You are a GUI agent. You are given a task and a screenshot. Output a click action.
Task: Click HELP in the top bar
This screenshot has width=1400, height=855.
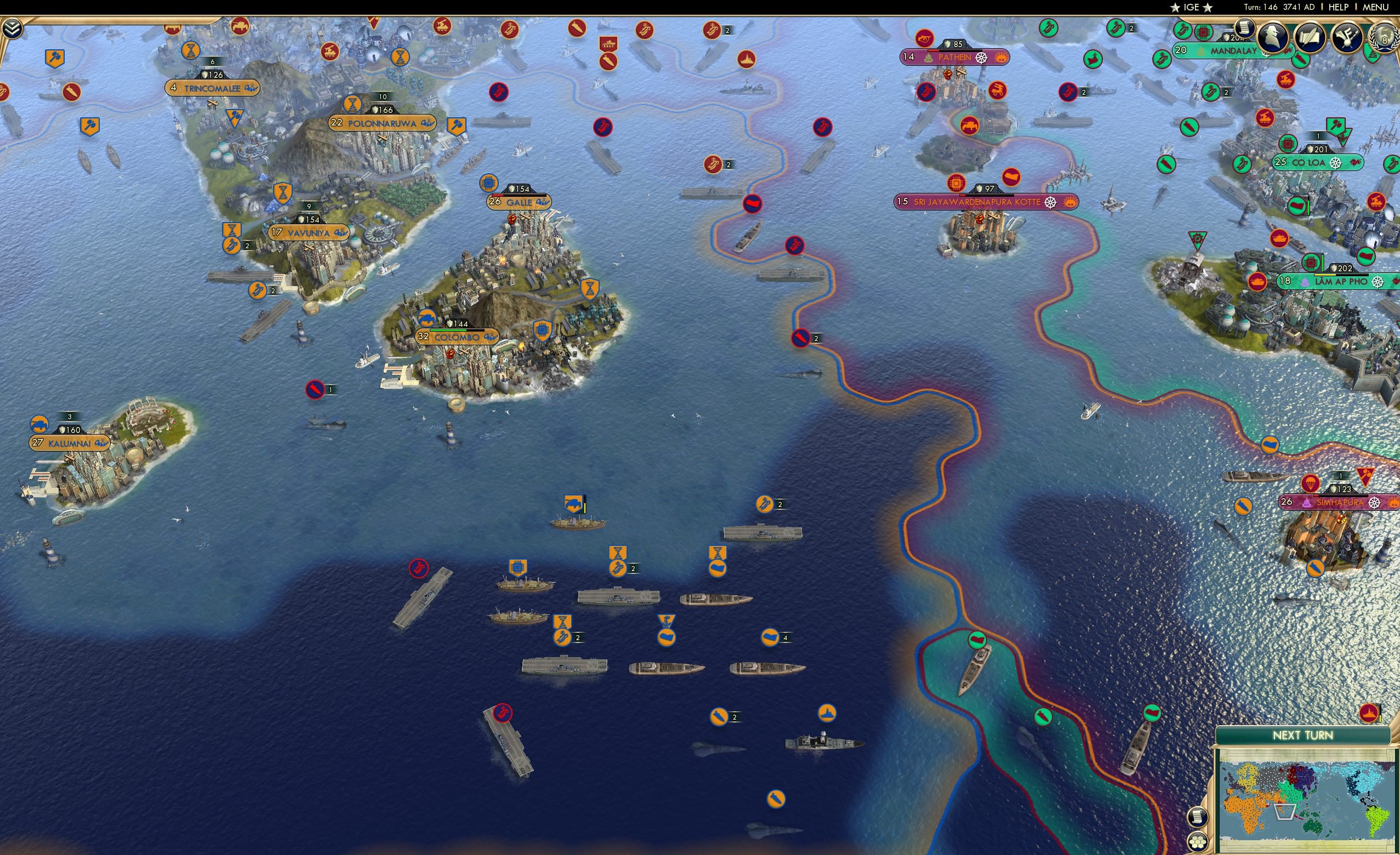[1338, 7]
